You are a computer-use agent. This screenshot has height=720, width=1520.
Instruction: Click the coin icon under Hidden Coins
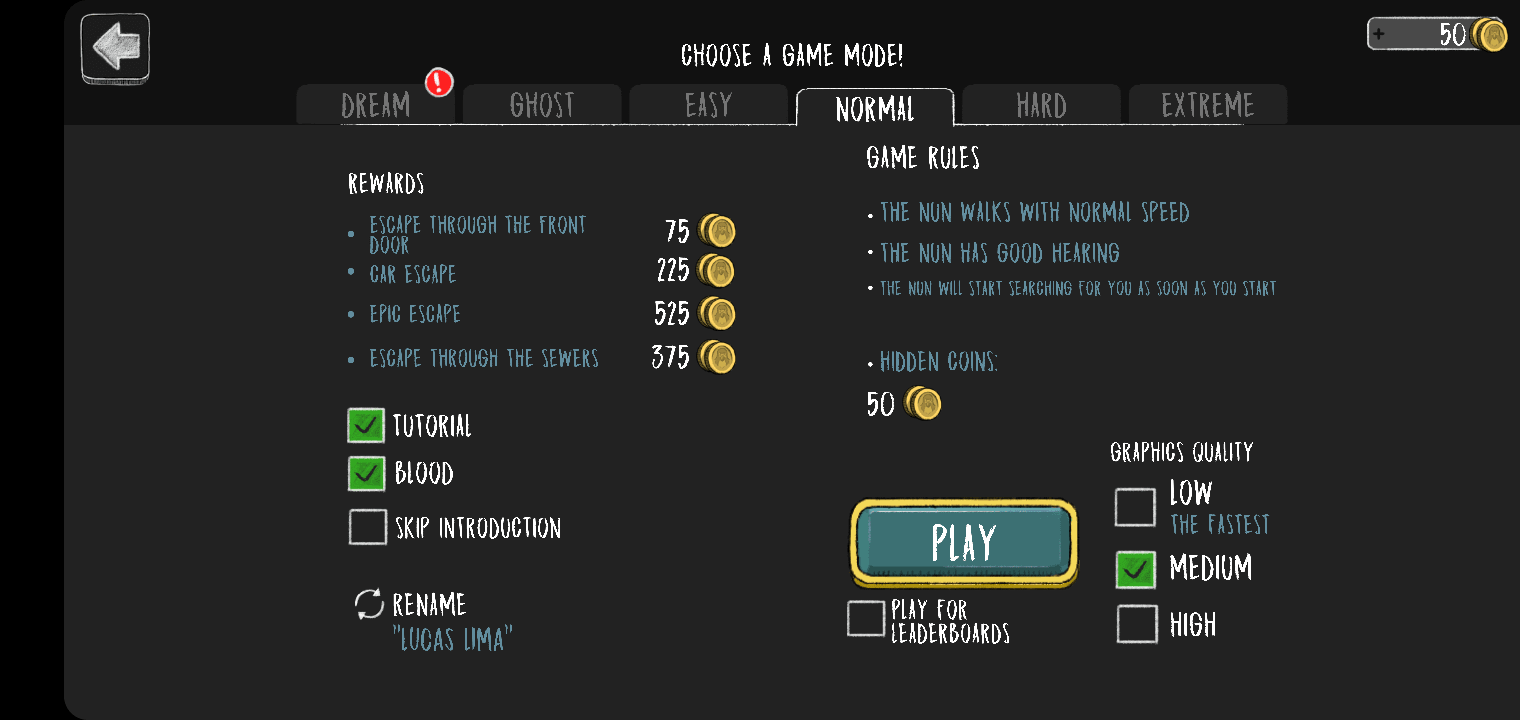(925, 404)
